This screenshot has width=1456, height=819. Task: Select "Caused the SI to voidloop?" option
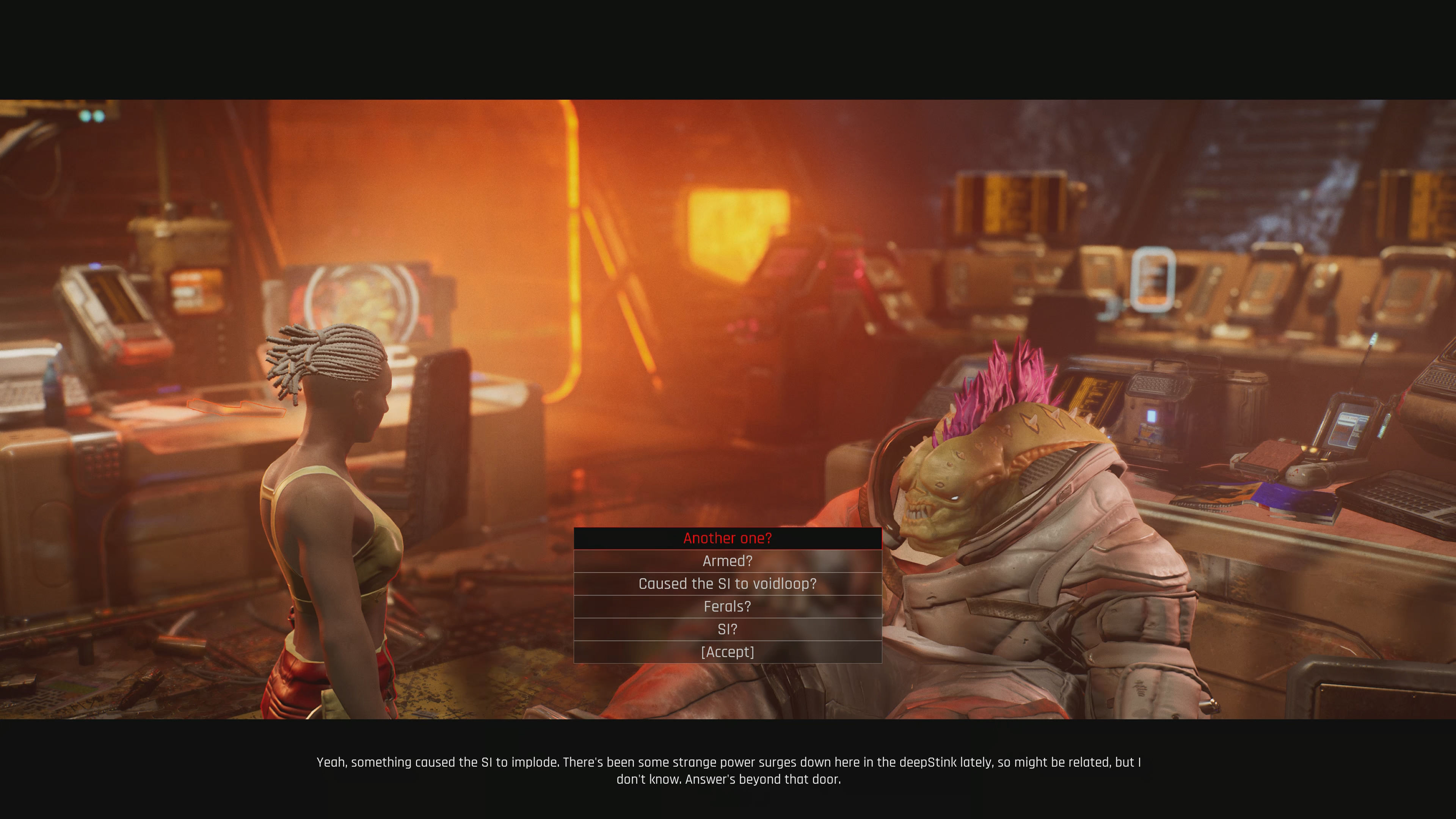[728, 583]
